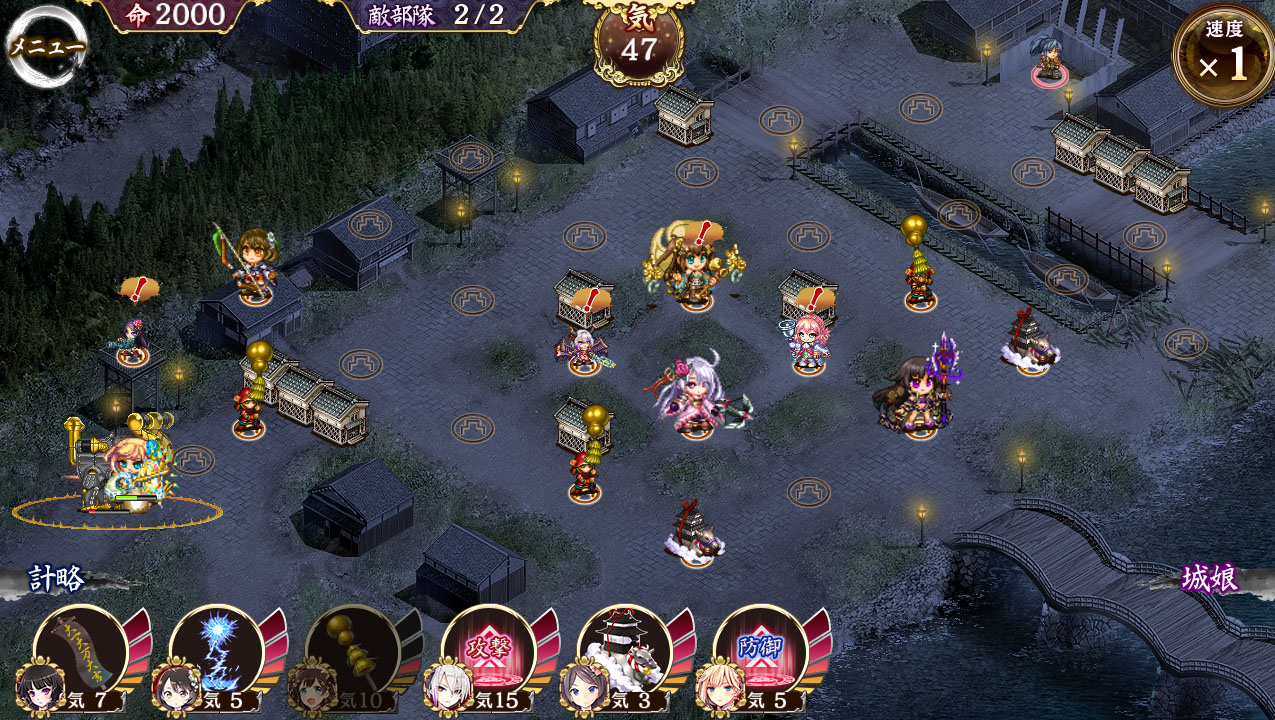Show the 計略 stratagem panel label
The width and height of the screenshot is (1275, 720).
click(57, 579)
